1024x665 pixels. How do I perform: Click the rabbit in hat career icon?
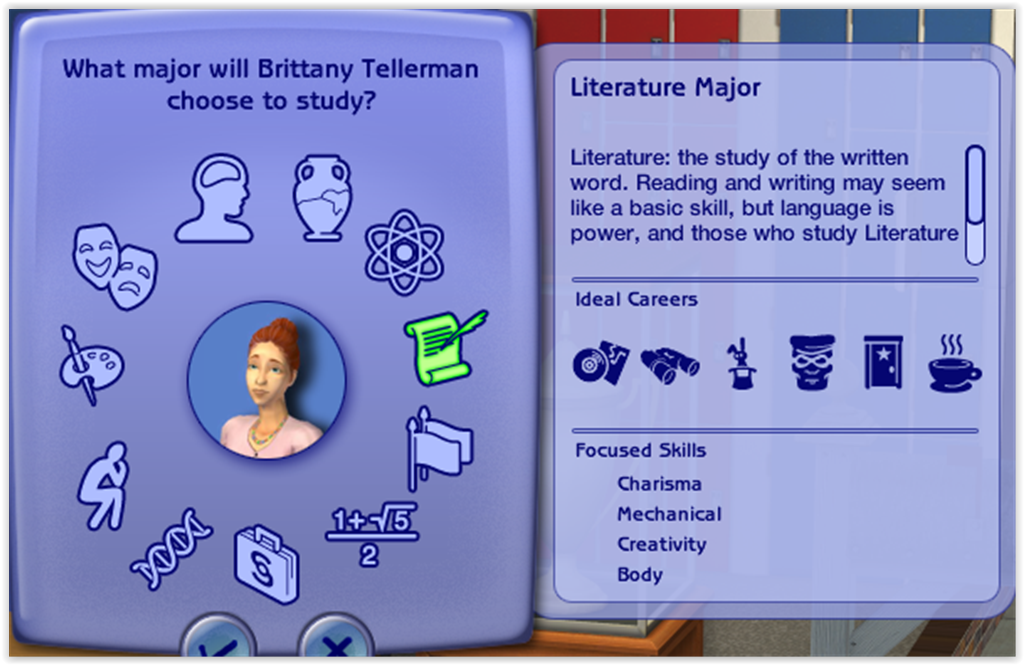[x=741, y=364]
